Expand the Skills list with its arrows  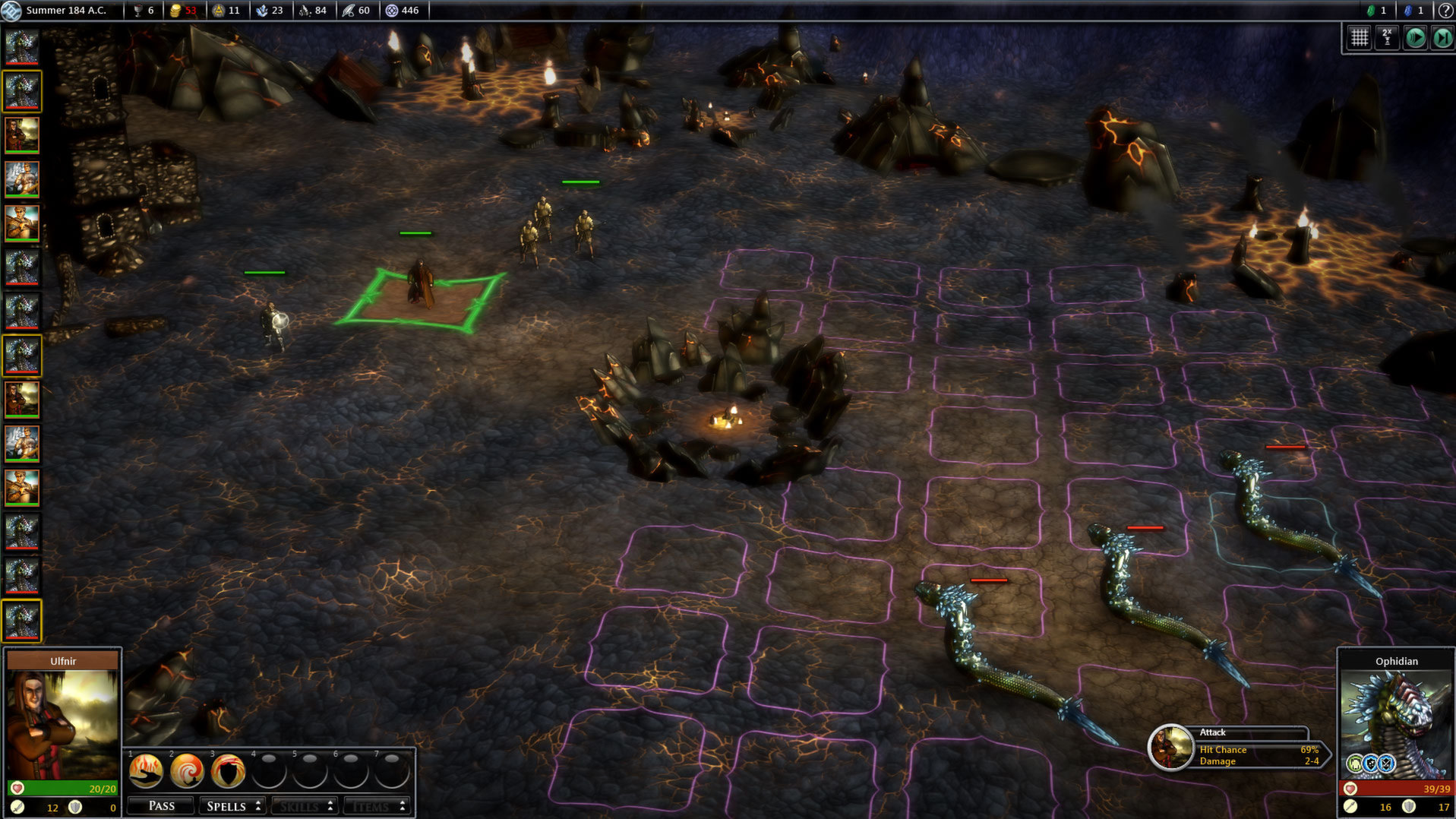[x=330, y=805]
